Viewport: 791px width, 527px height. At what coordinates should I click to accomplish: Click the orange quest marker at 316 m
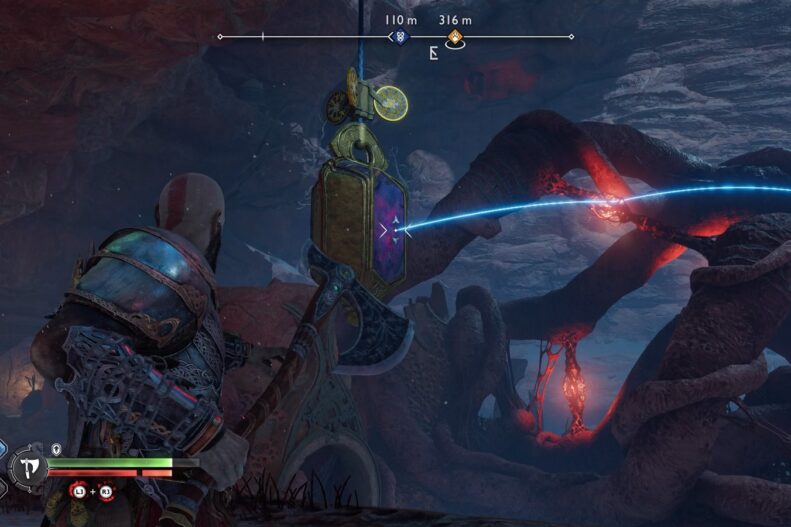[x=454, y=38]
